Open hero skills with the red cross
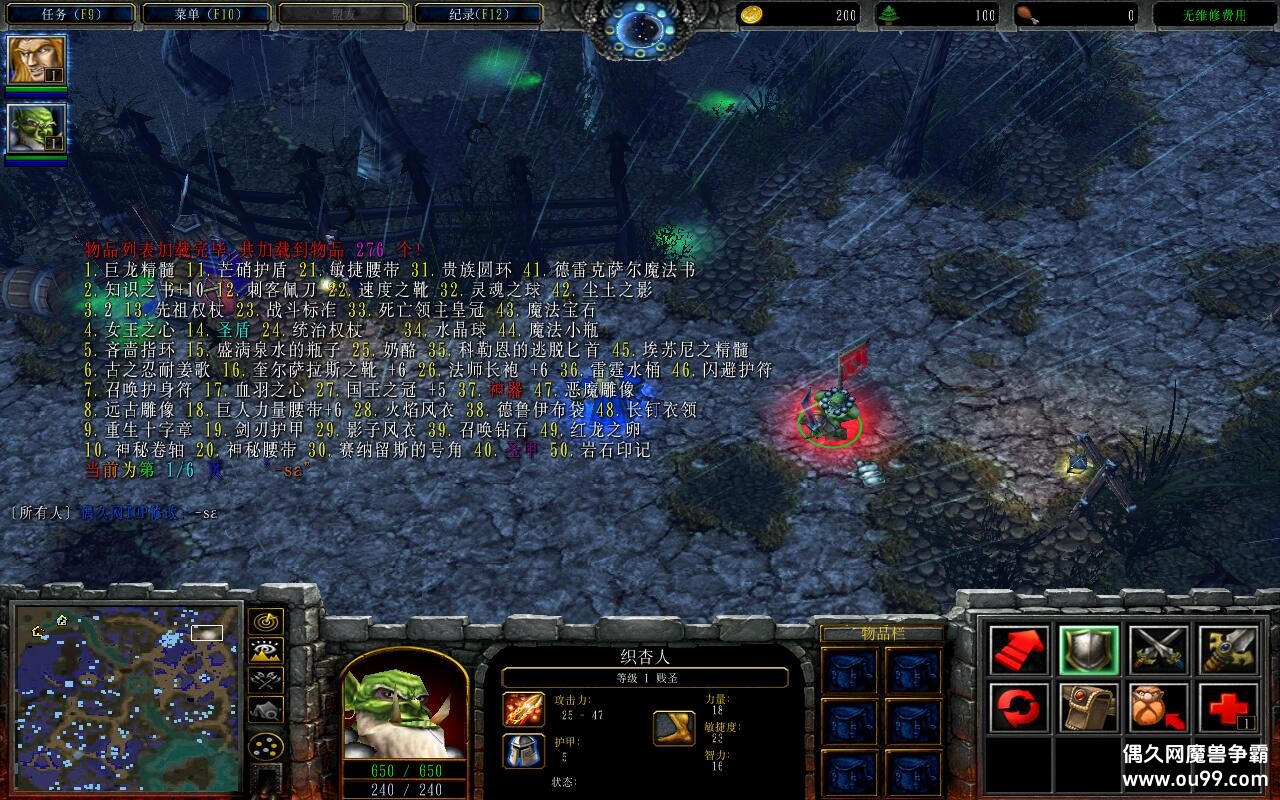 1228,708
